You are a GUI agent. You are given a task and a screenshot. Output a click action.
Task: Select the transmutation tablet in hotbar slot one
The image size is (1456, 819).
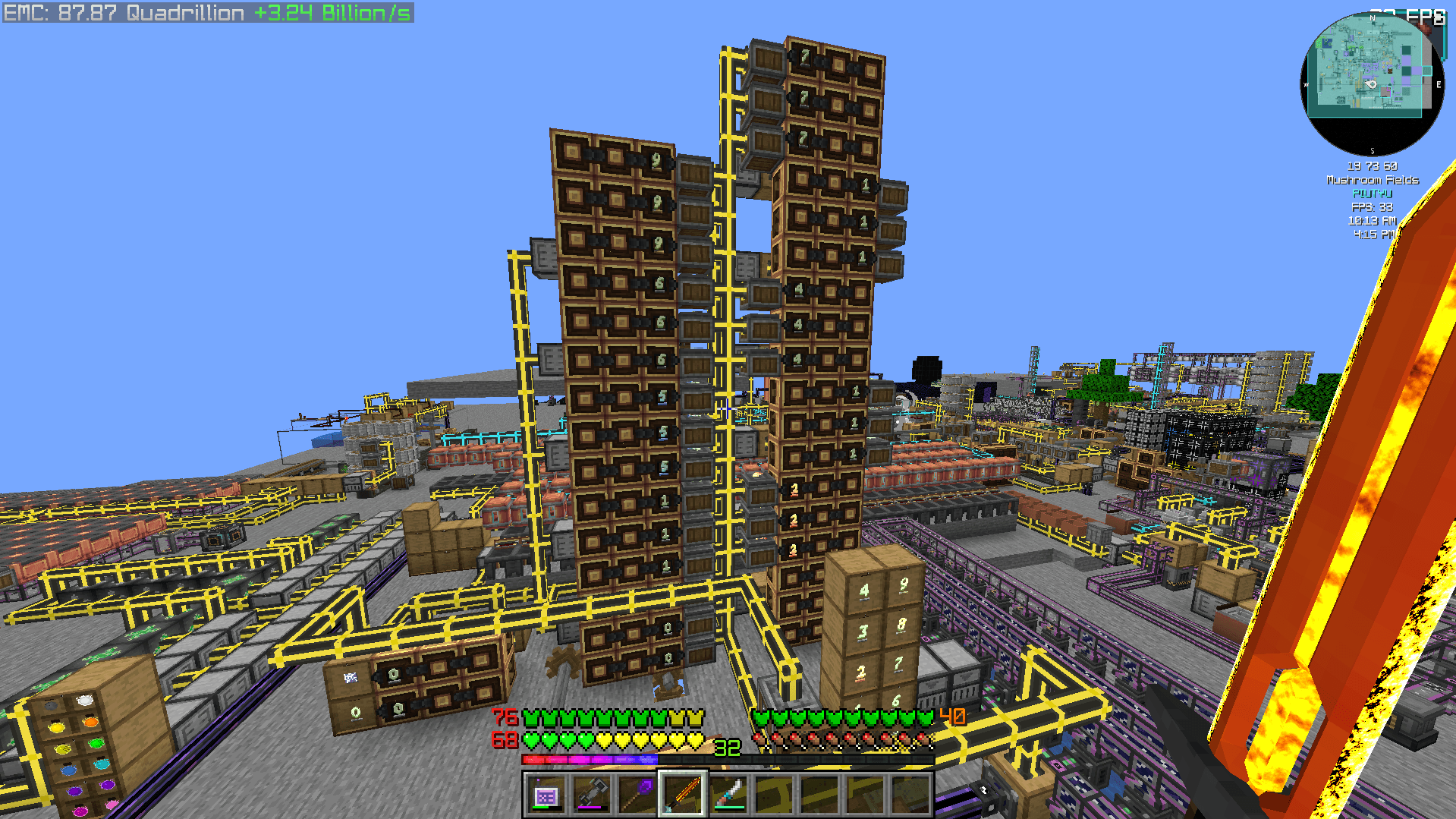click(548, 795)
